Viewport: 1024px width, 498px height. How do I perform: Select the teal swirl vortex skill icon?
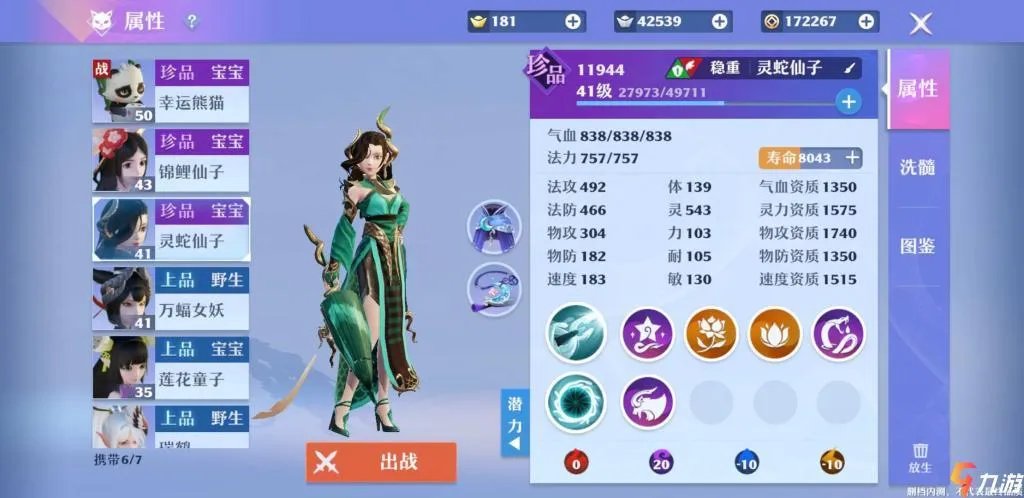tap(576, 402)
